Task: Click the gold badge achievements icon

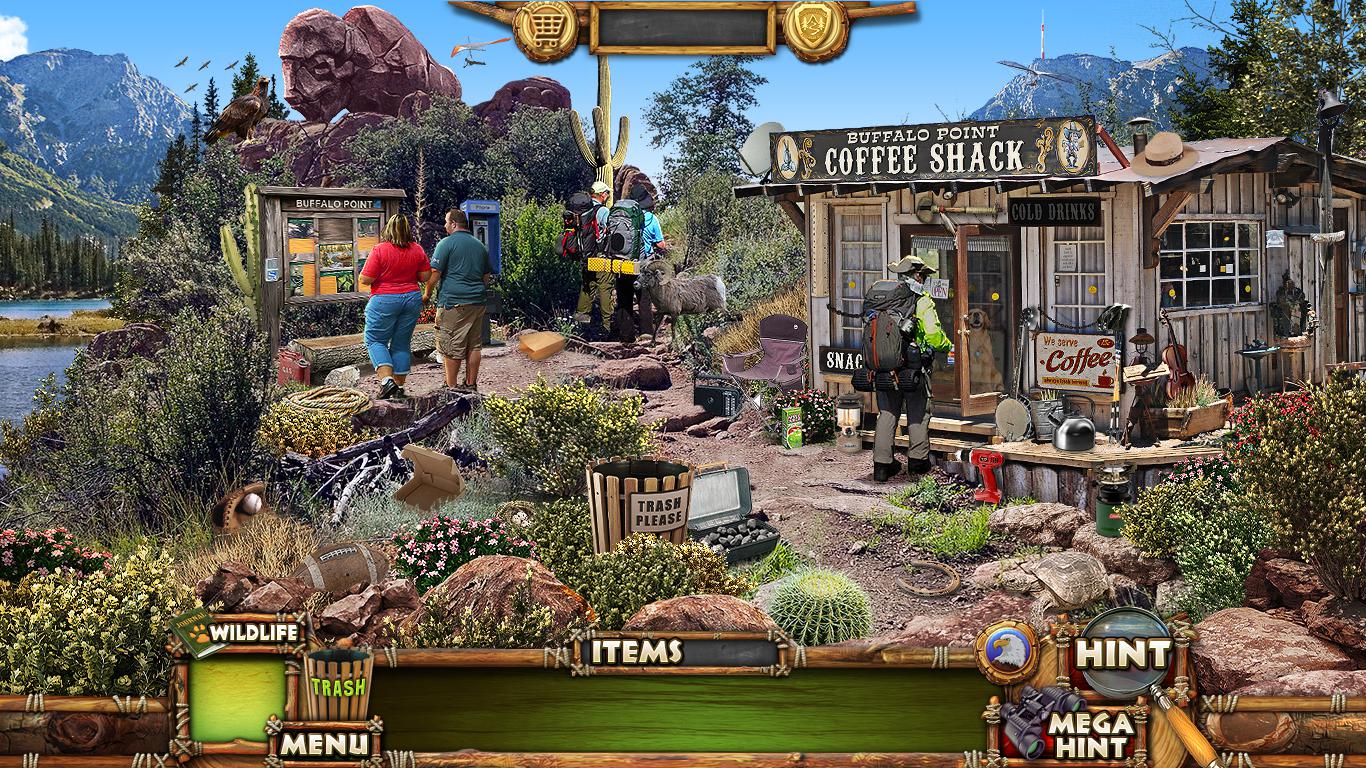Action: (x=815, y=26)
